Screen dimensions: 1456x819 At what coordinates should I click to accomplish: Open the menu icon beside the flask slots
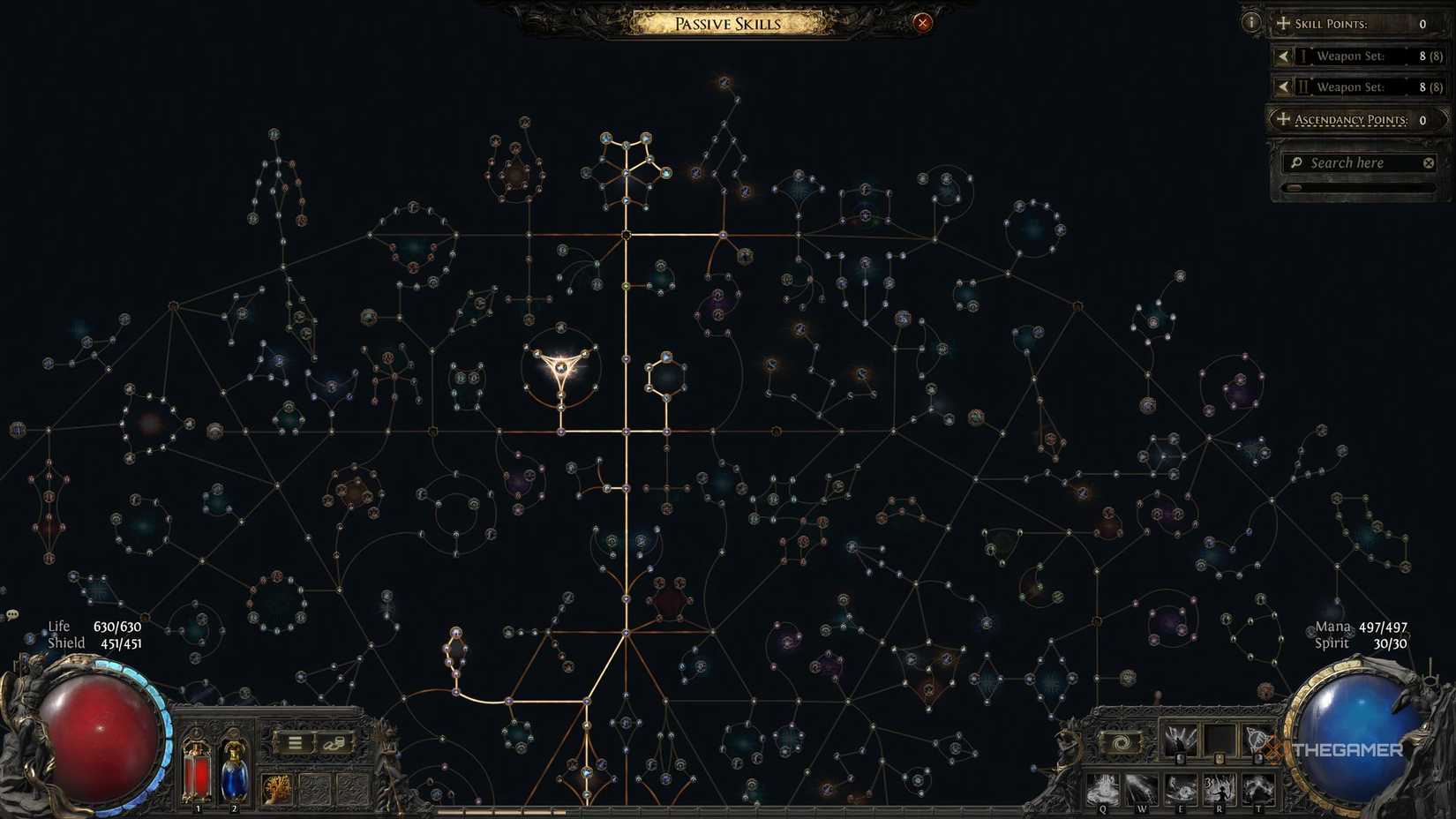click(294, 743)
